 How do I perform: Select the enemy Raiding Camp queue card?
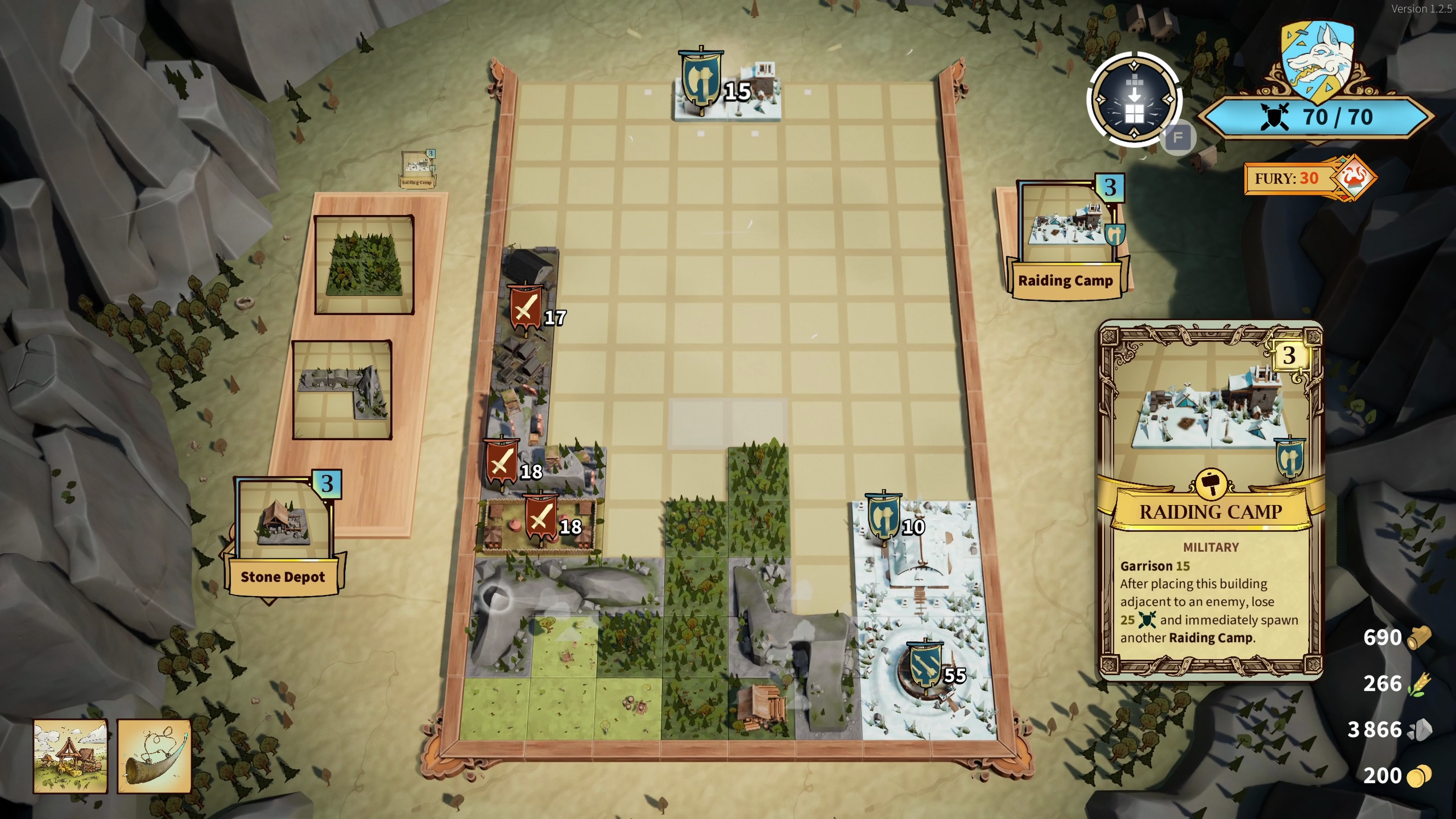pos(1066,237)
